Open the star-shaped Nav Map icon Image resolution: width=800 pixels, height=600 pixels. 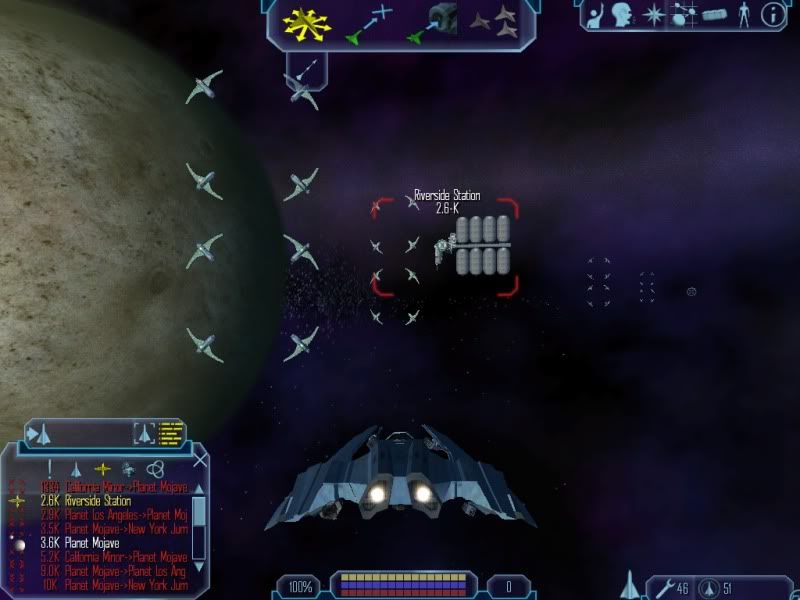(653, 14)
